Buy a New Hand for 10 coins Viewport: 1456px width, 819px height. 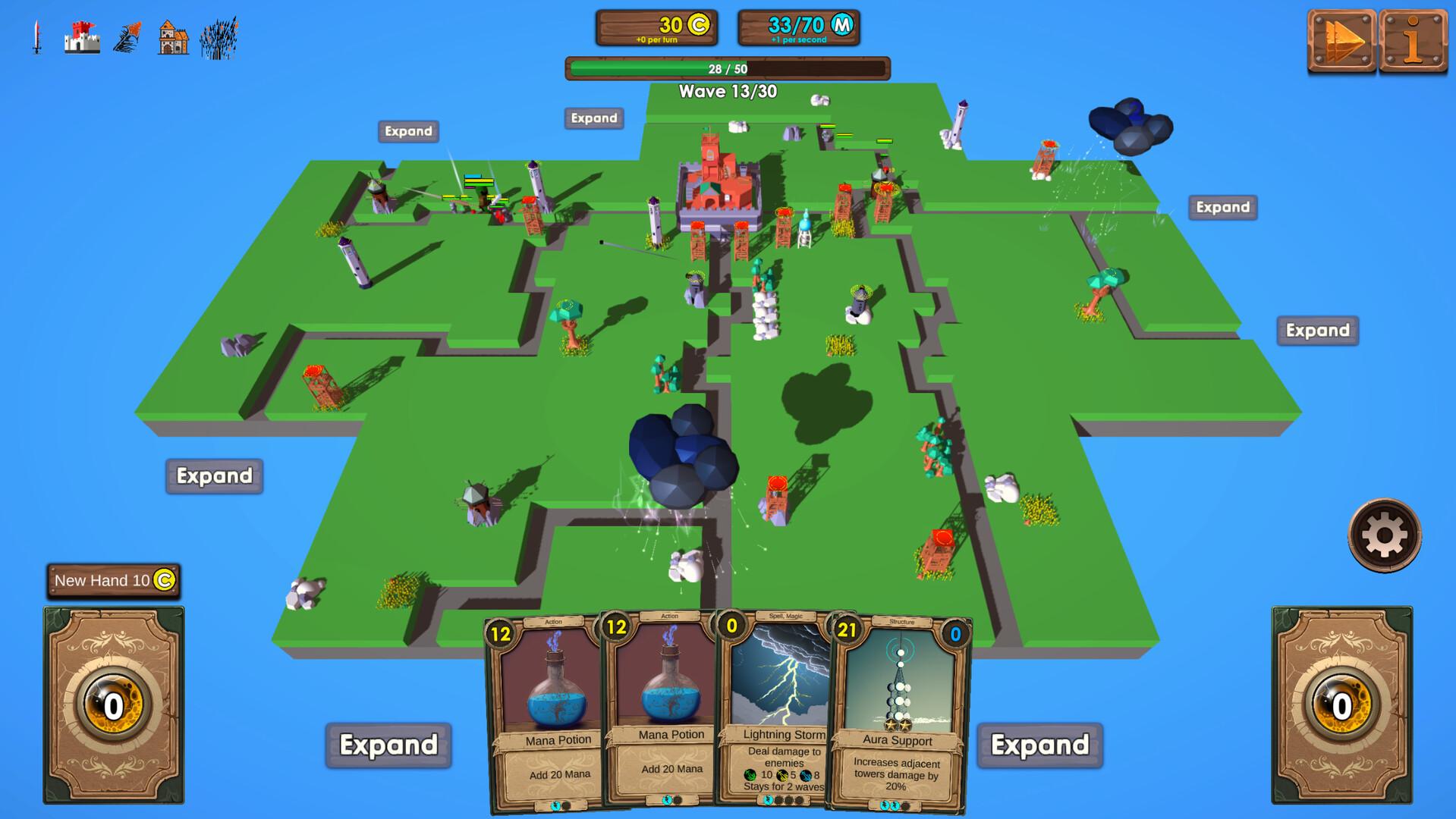pyautogui.click(x=114, y=580)
